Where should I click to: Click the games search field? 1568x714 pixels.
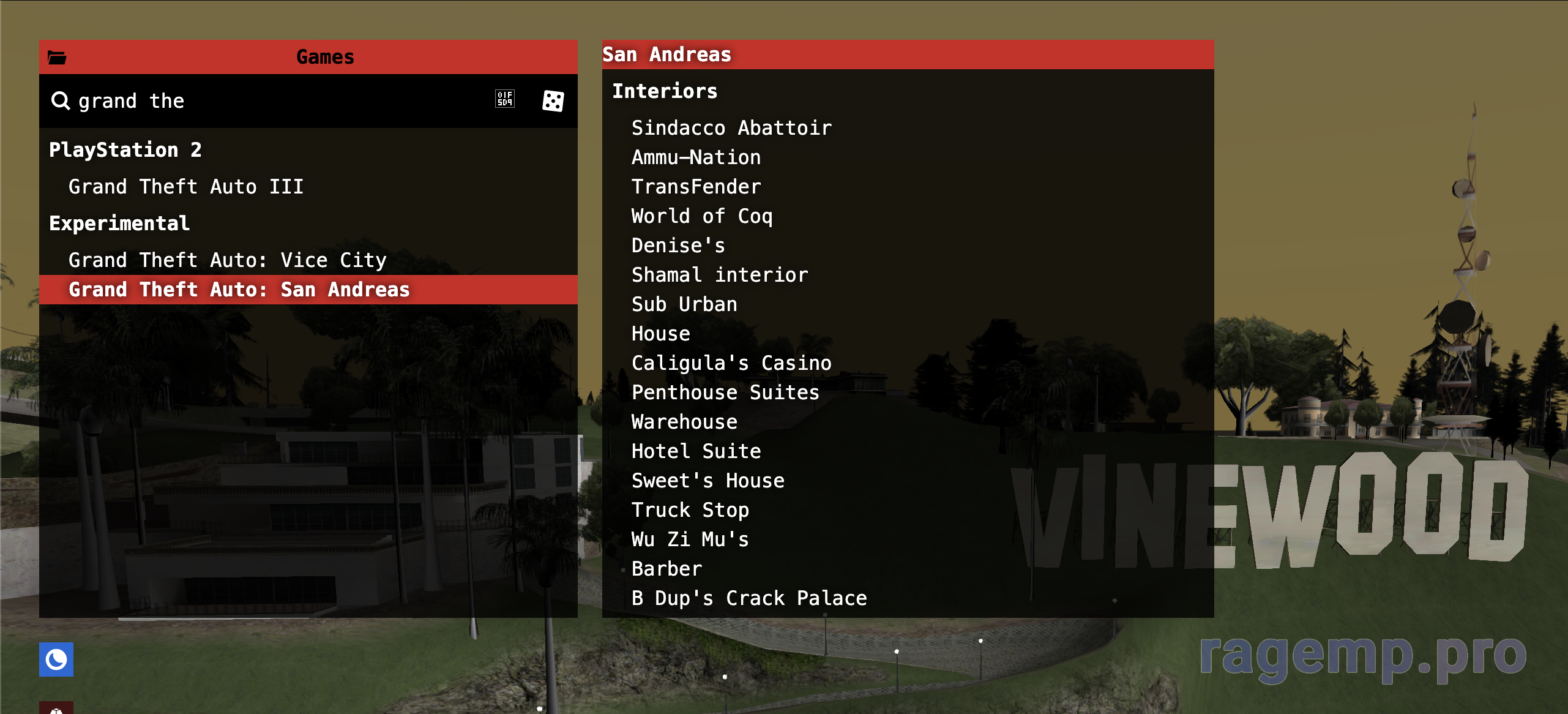pyautogui.click(x=275, y=101)
